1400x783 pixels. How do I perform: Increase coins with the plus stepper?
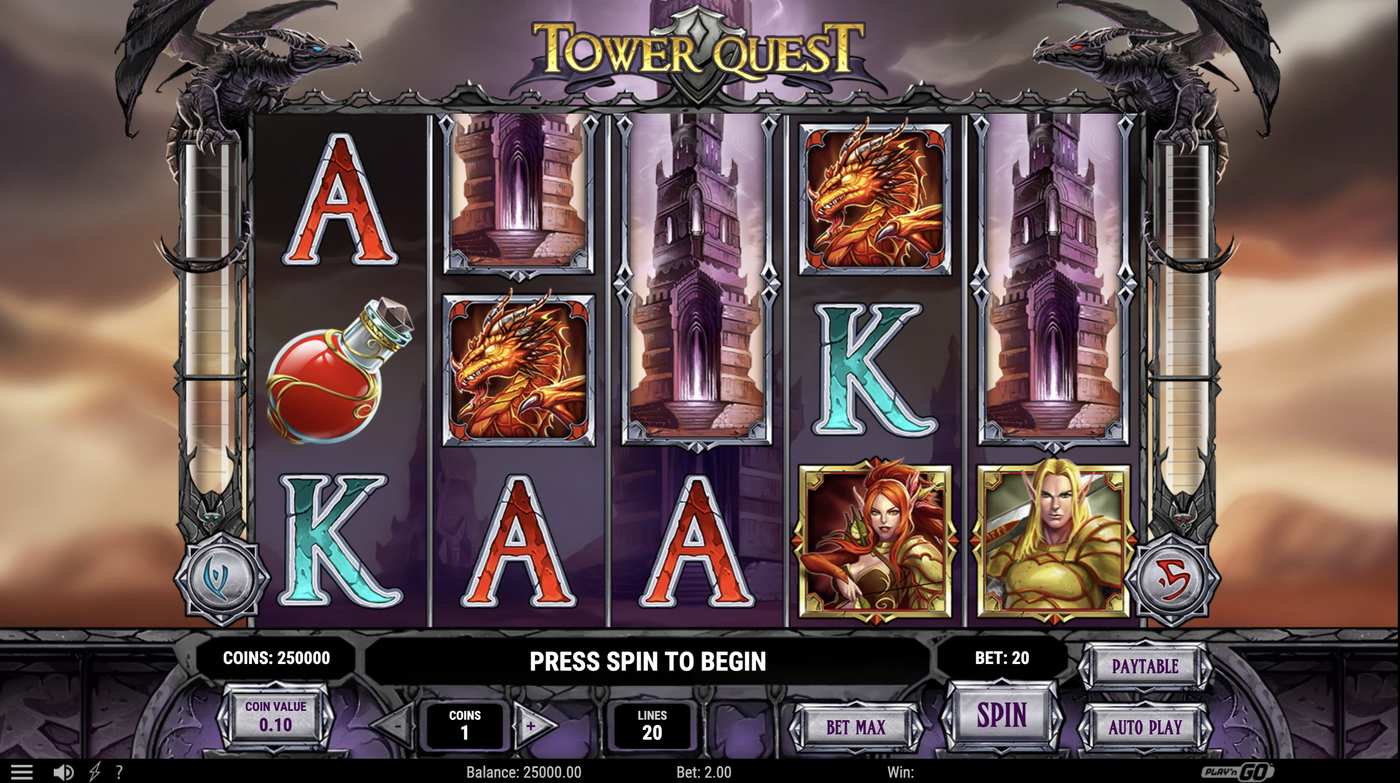530,724
